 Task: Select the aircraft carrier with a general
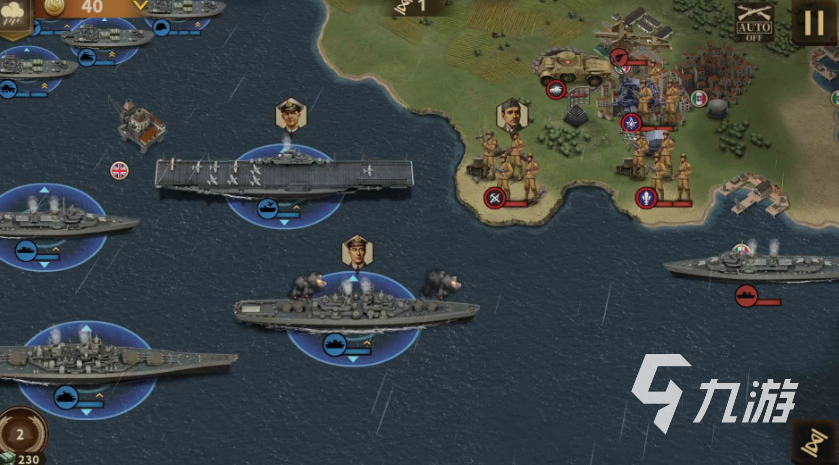[285, 176]
